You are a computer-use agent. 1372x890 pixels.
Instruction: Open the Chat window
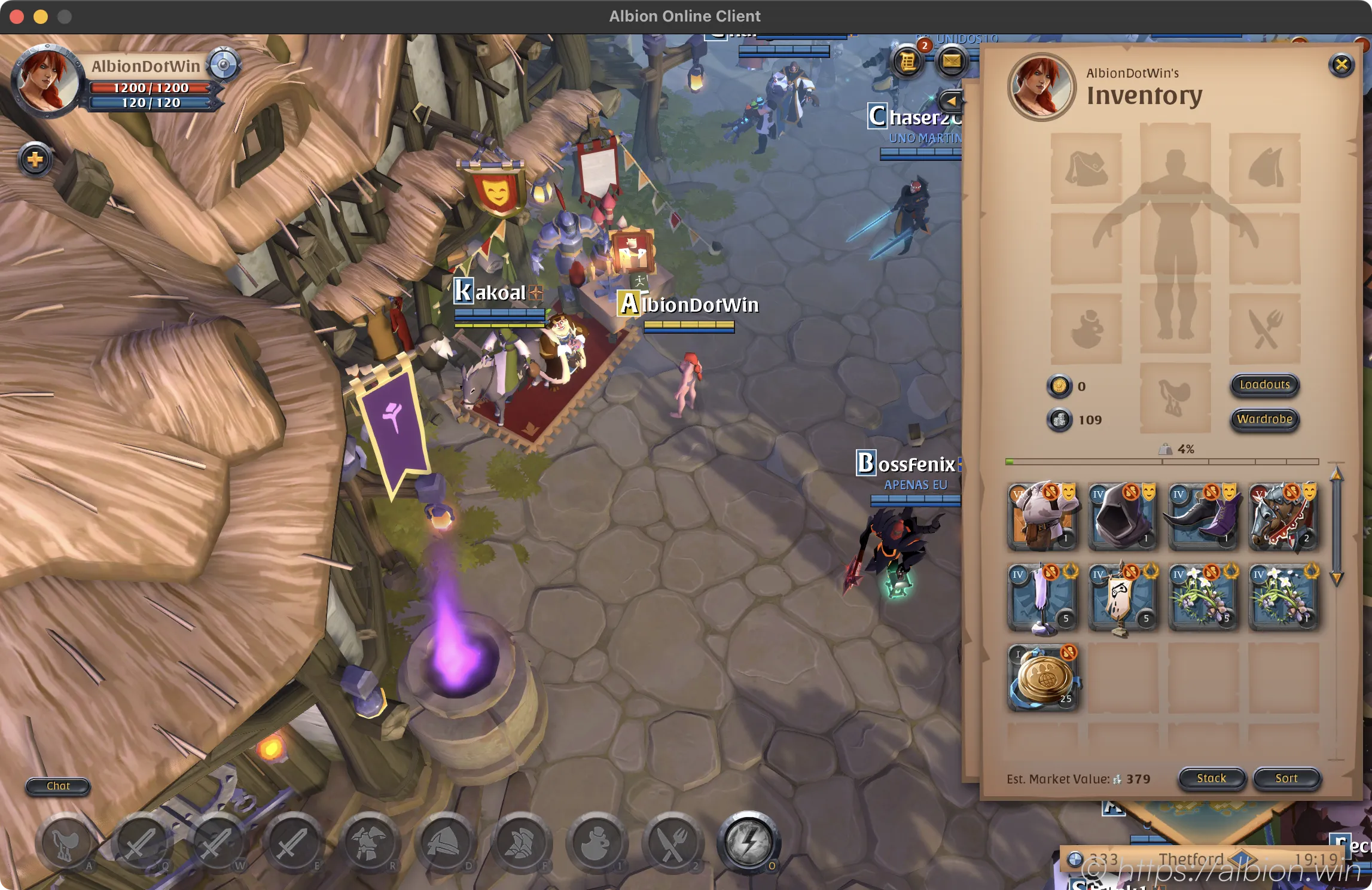click(x=58, y=786)
